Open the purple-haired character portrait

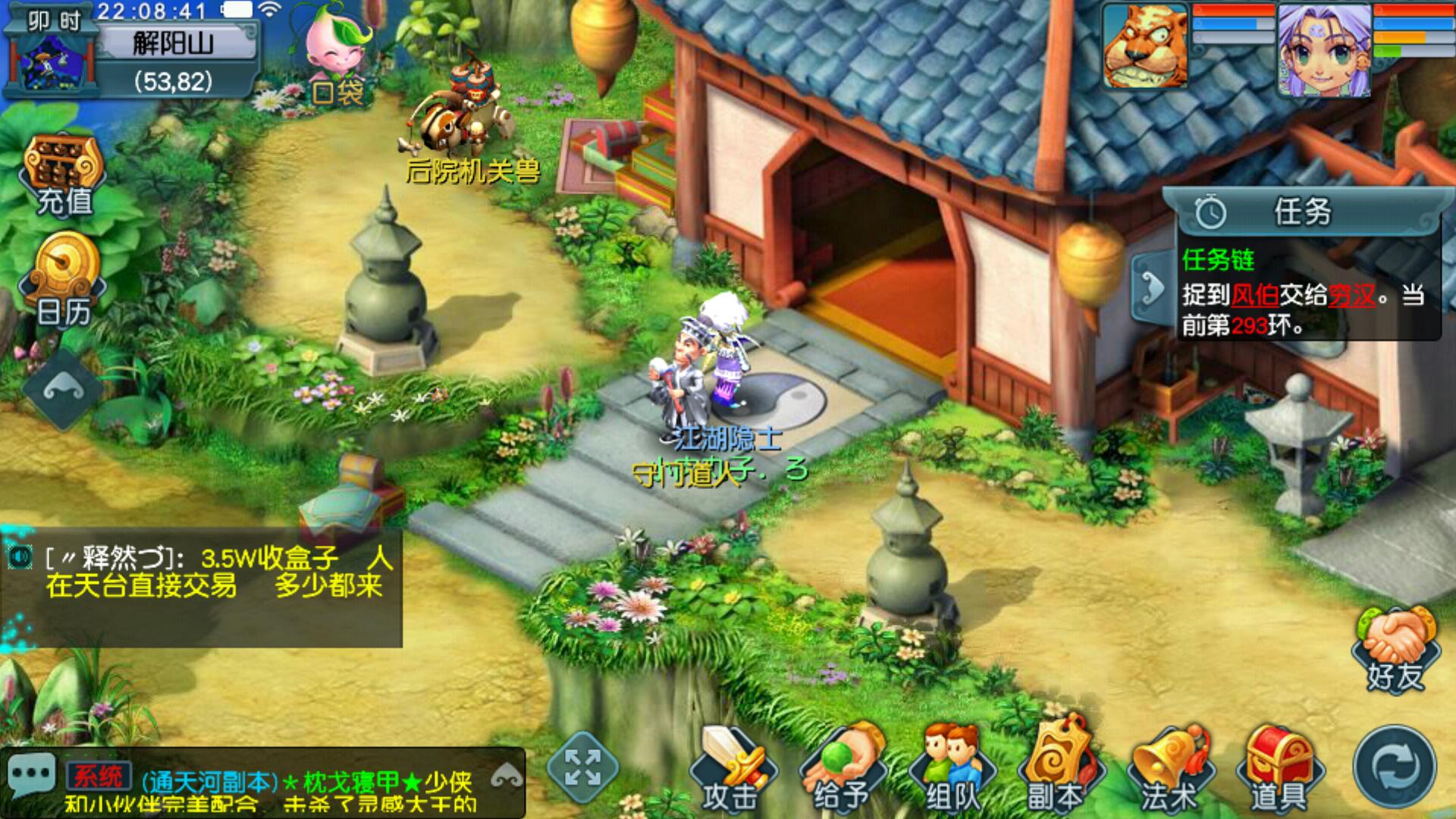1323,50
